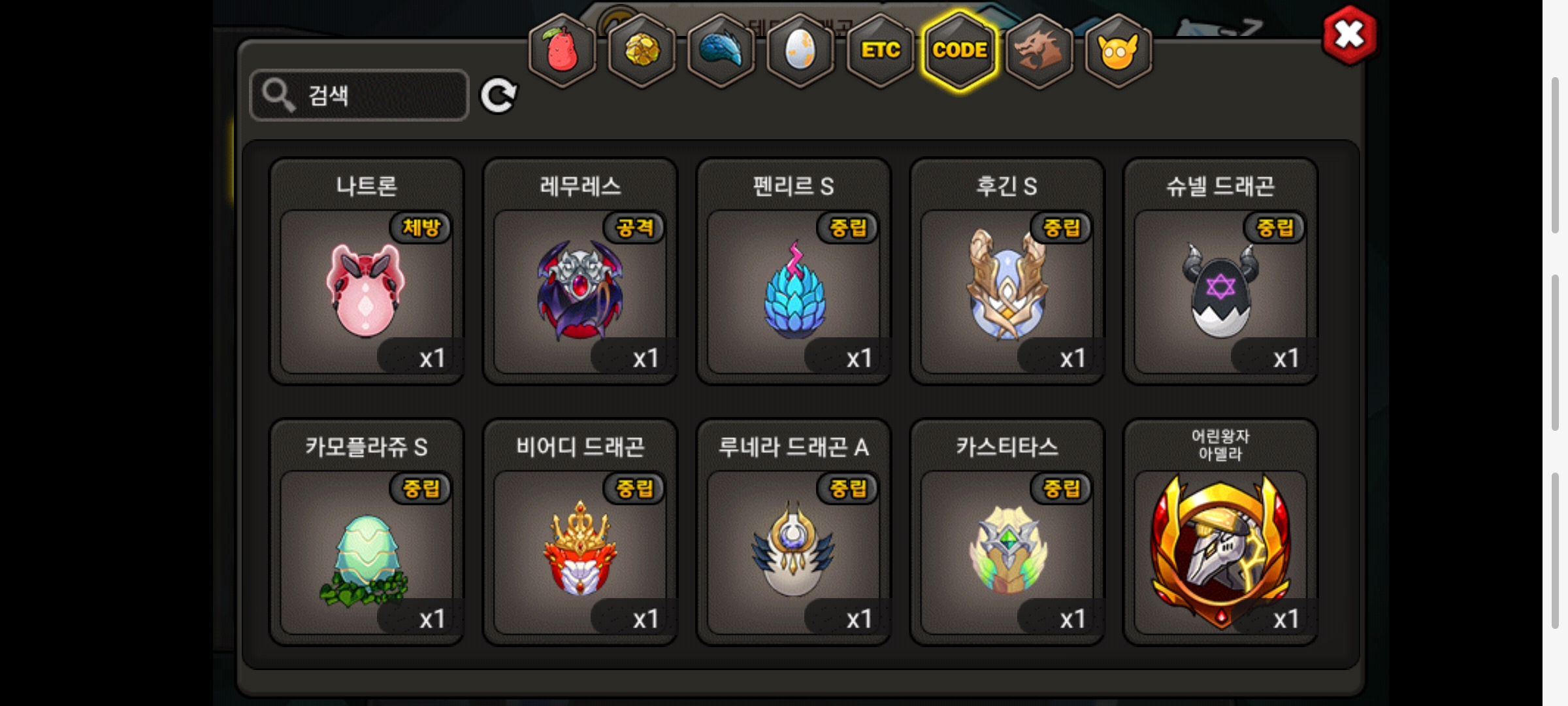Viewport: 1568px width, 706px height.
Task: Select the blue dragon head tab
Action: pos(721,51)
